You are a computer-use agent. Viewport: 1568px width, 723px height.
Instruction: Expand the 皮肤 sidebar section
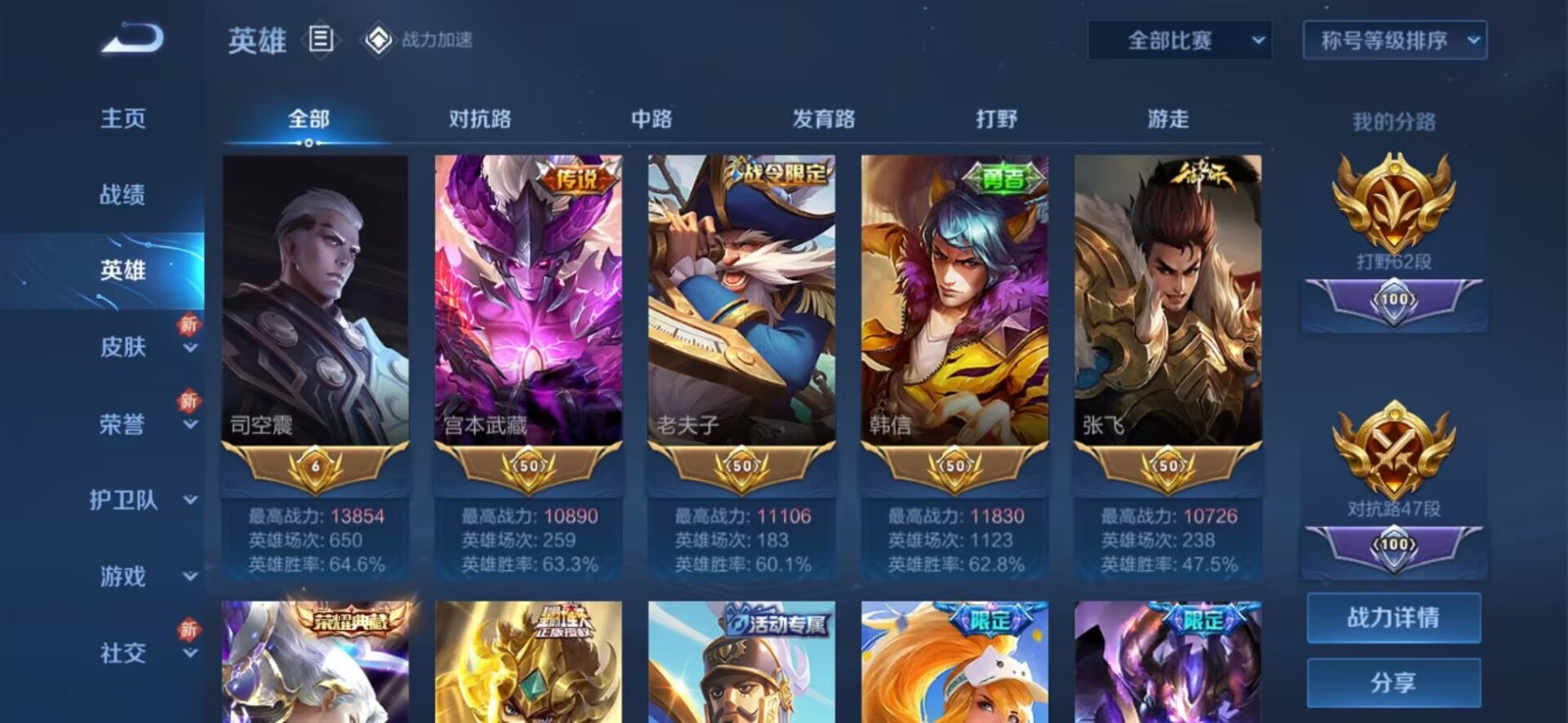pyautogui.click(x=122, y=348)
